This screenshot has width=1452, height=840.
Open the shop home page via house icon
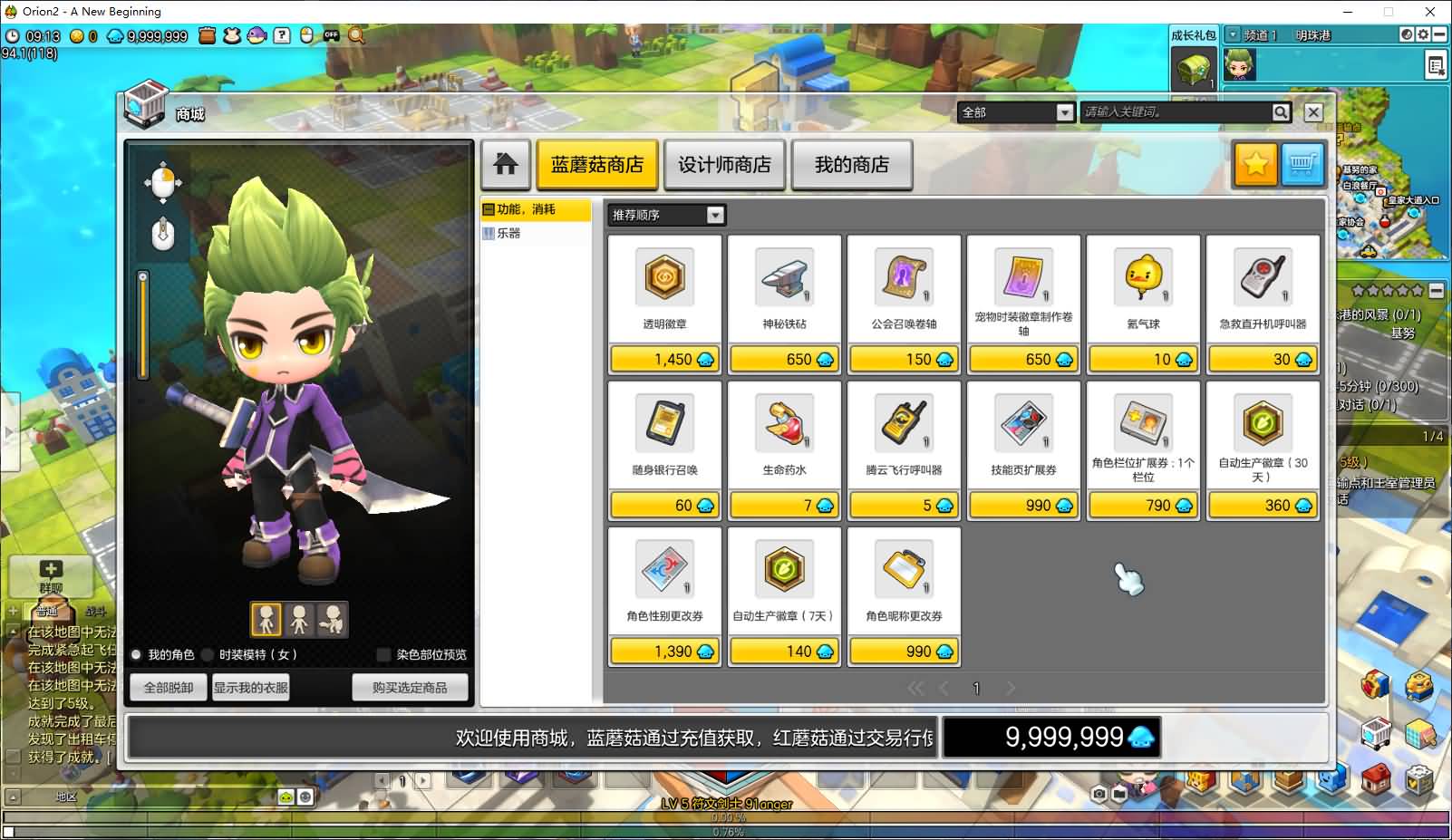(506, 164)
